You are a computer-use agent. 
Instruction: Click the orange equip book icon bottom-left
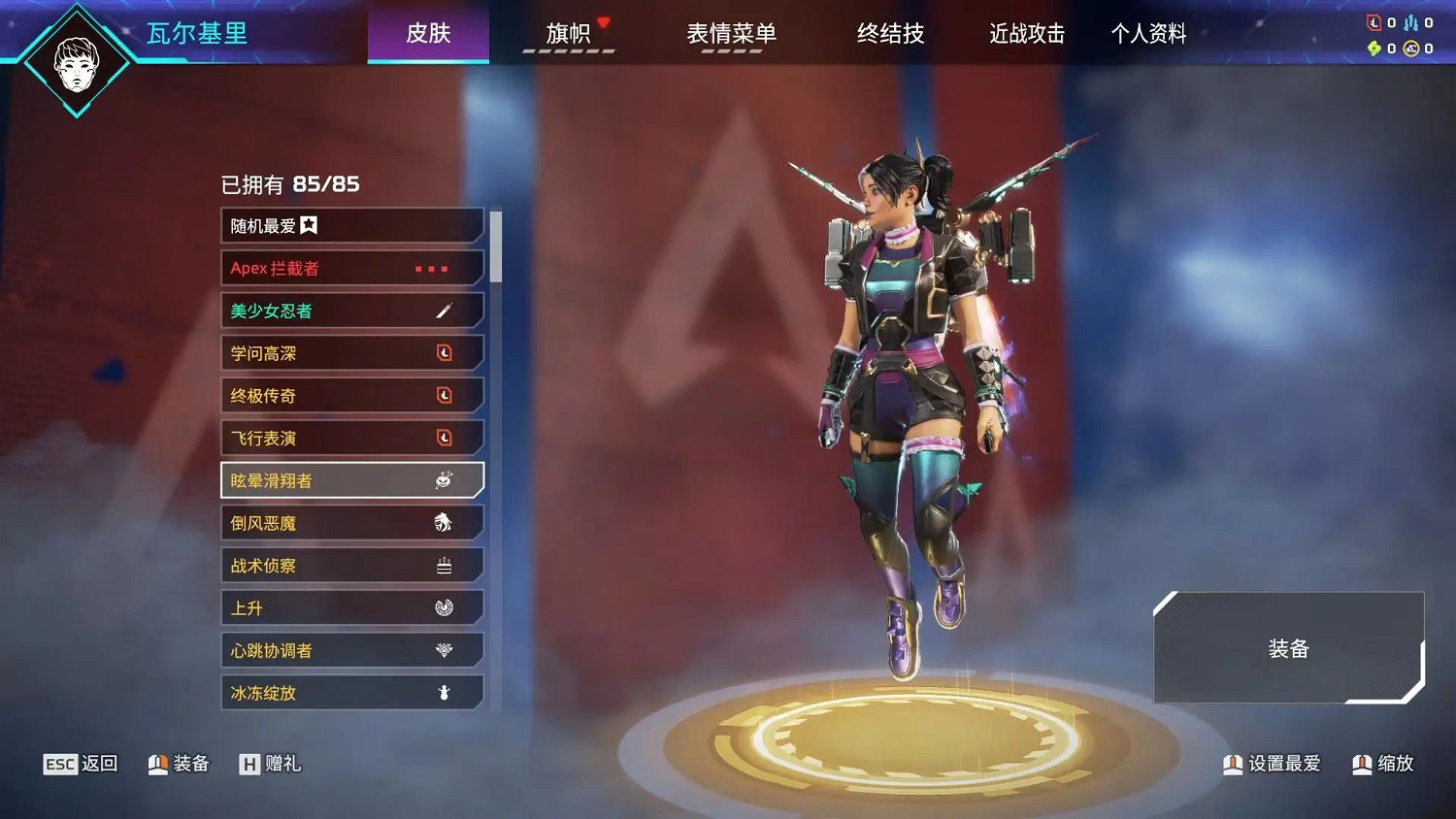(x=156, y=764)
